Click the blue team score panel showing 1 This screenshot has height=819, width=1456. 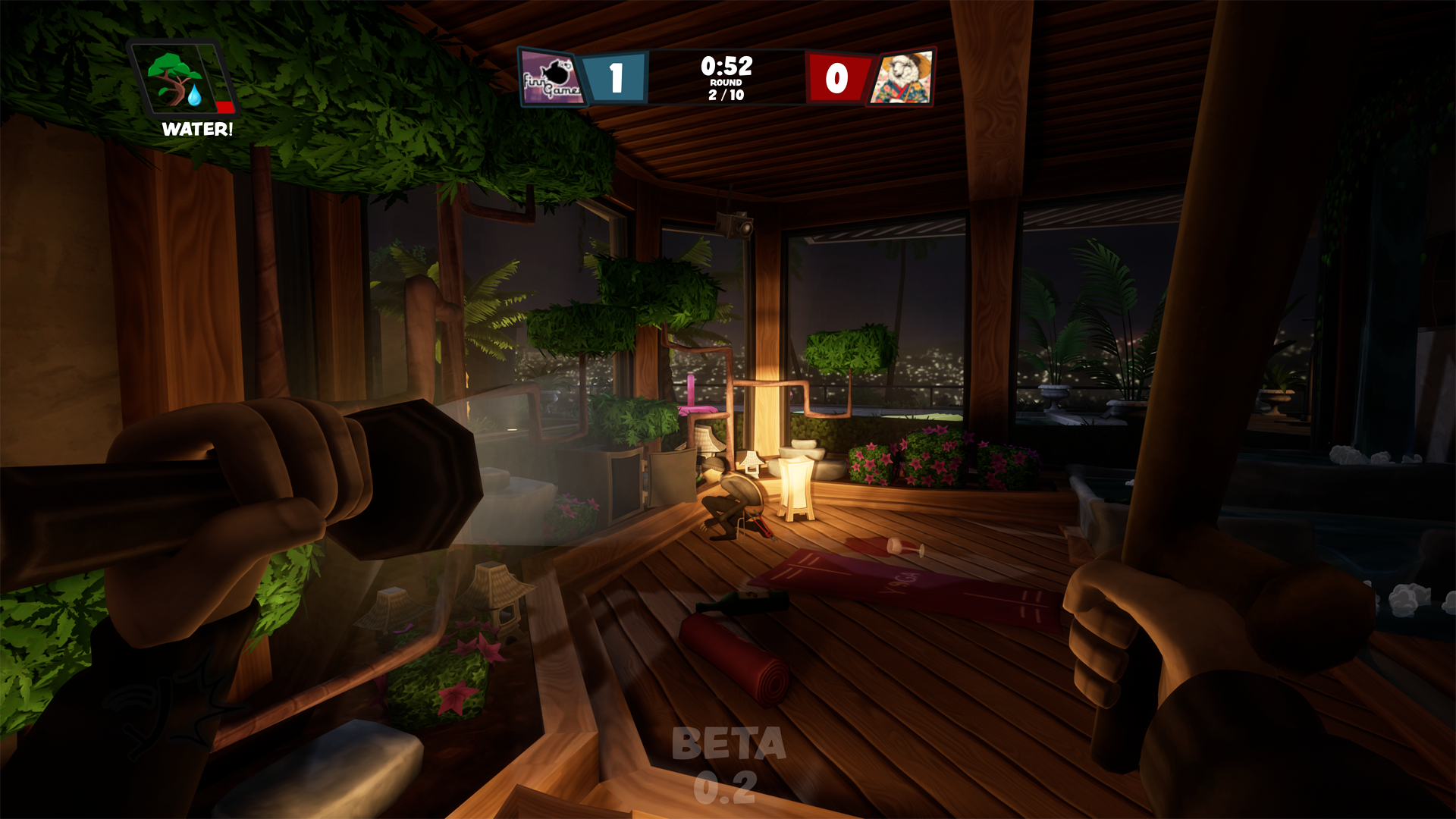pos(616,76)
